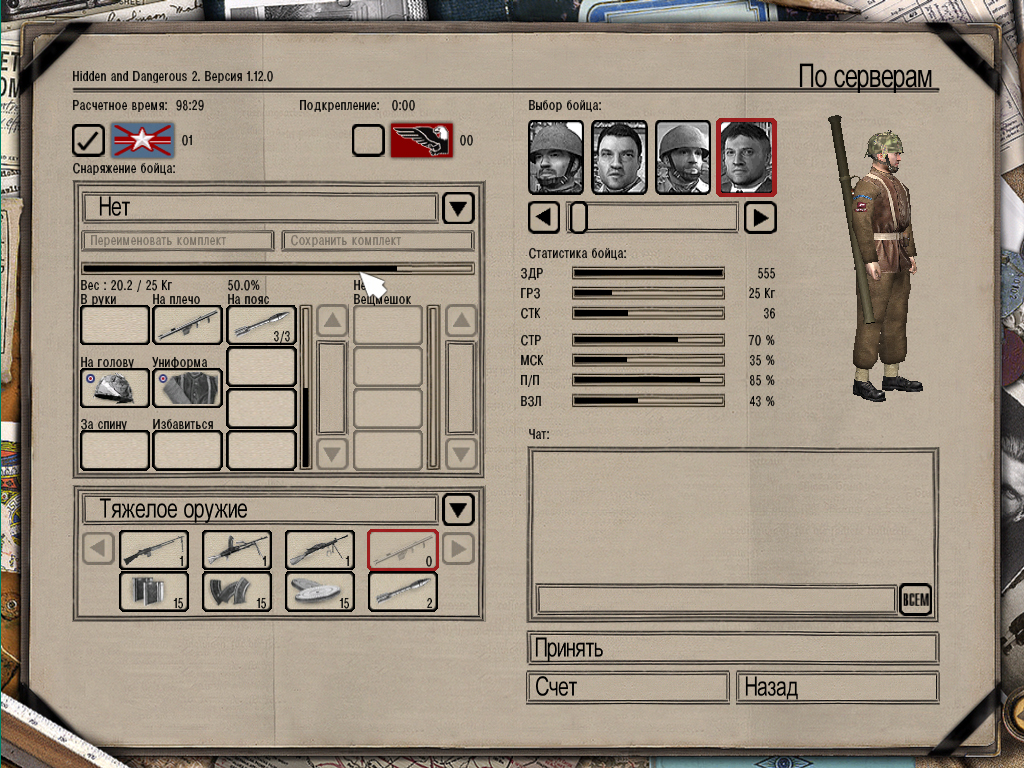The width and height of the screenshot is (1024, 768).
Task: Select the launcher in the На плечо slot
Action: point(187,325)
